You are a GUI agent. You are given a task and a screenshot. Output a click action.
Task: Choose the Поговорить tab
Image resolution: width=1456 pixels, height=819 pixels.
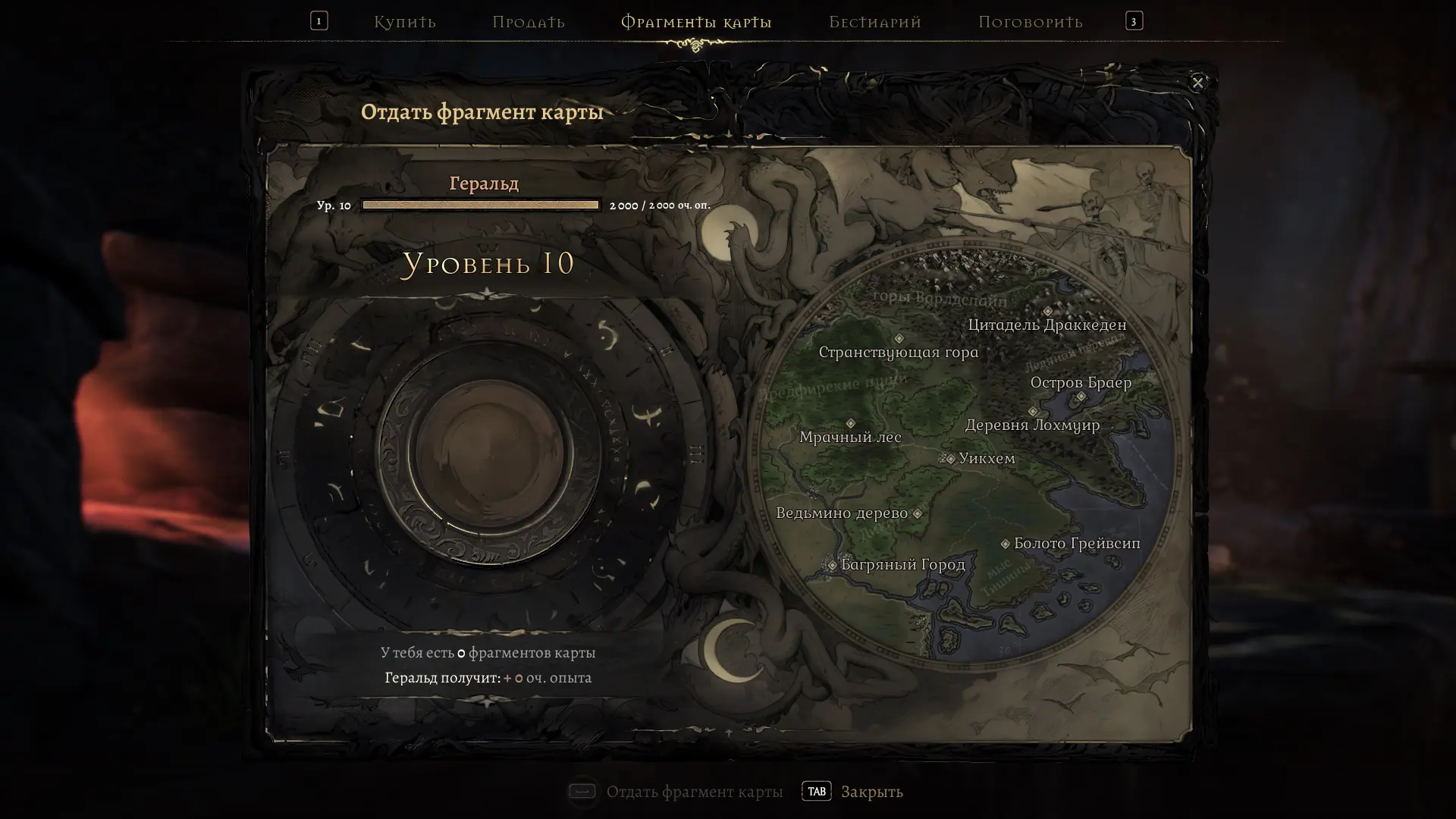pyautogui.click(x=1030, y=22)
